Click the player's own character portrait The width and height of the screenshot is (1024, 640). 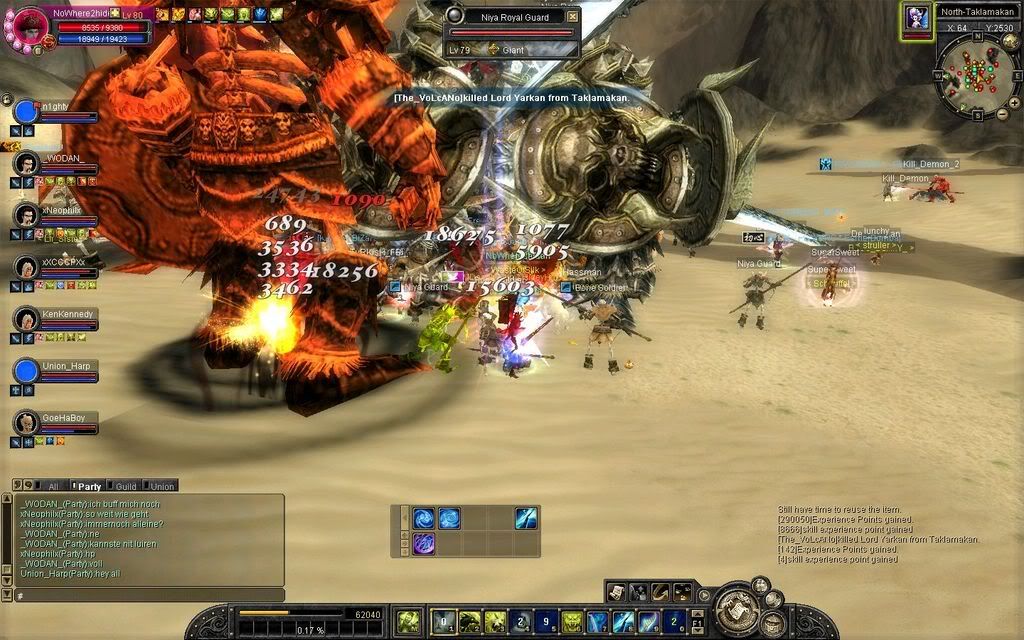(28, 28)
